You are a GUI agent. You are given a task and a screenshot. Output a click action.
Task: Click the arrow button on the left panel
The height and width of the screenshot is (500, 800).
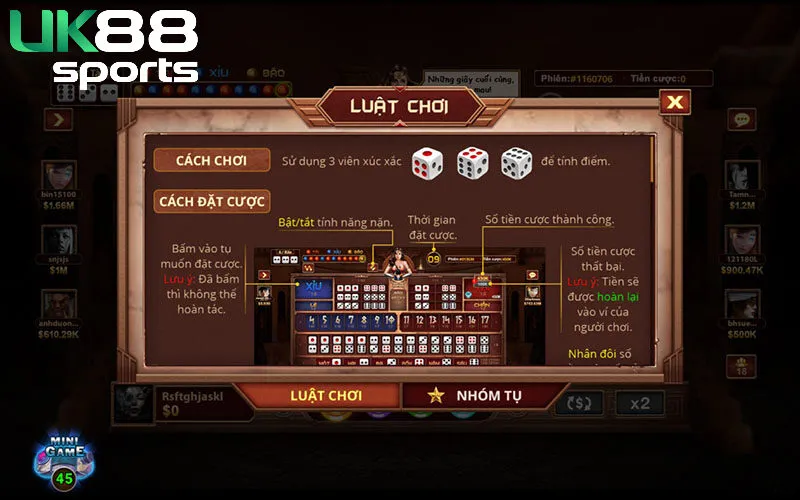click(x=58, y=120)
